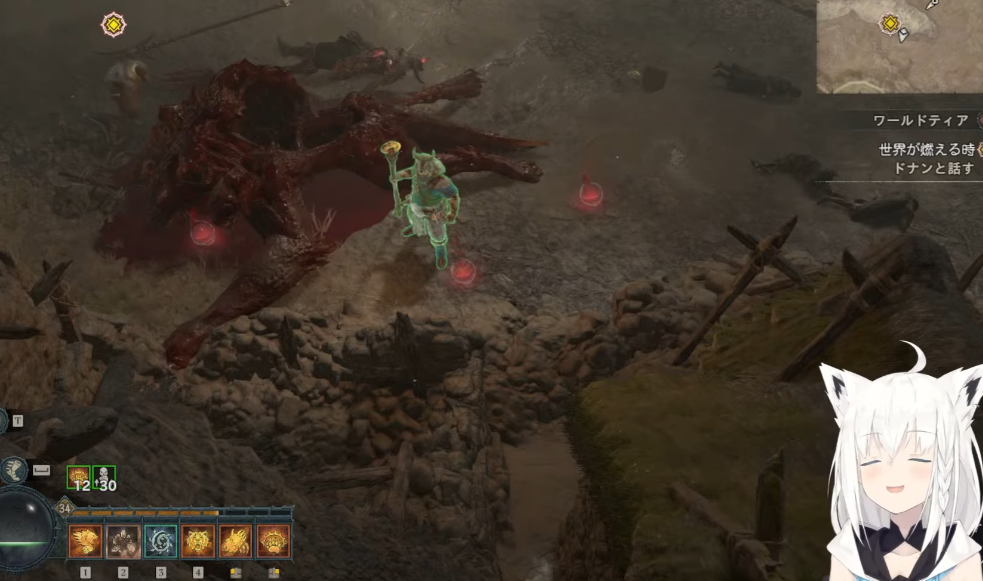This screenshot has width=983, height=581.
Task: Click the boot evade icon
Action: tap(15, 470)
